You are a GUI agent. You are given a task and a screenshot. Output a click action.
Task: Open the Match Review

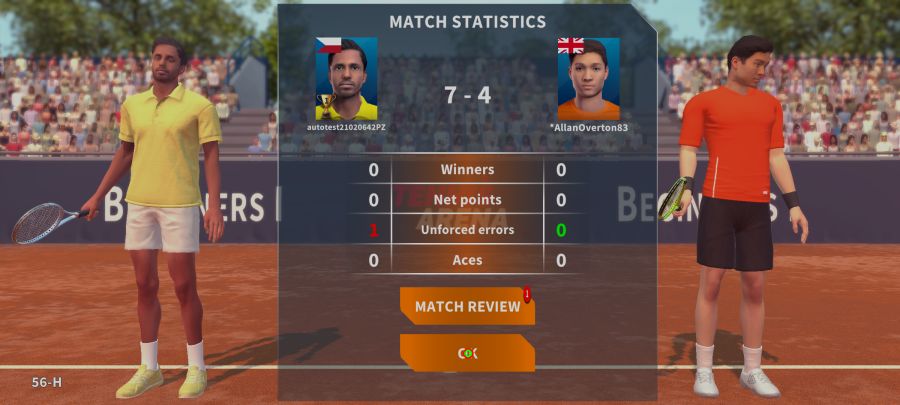click(x=467, y=306)
